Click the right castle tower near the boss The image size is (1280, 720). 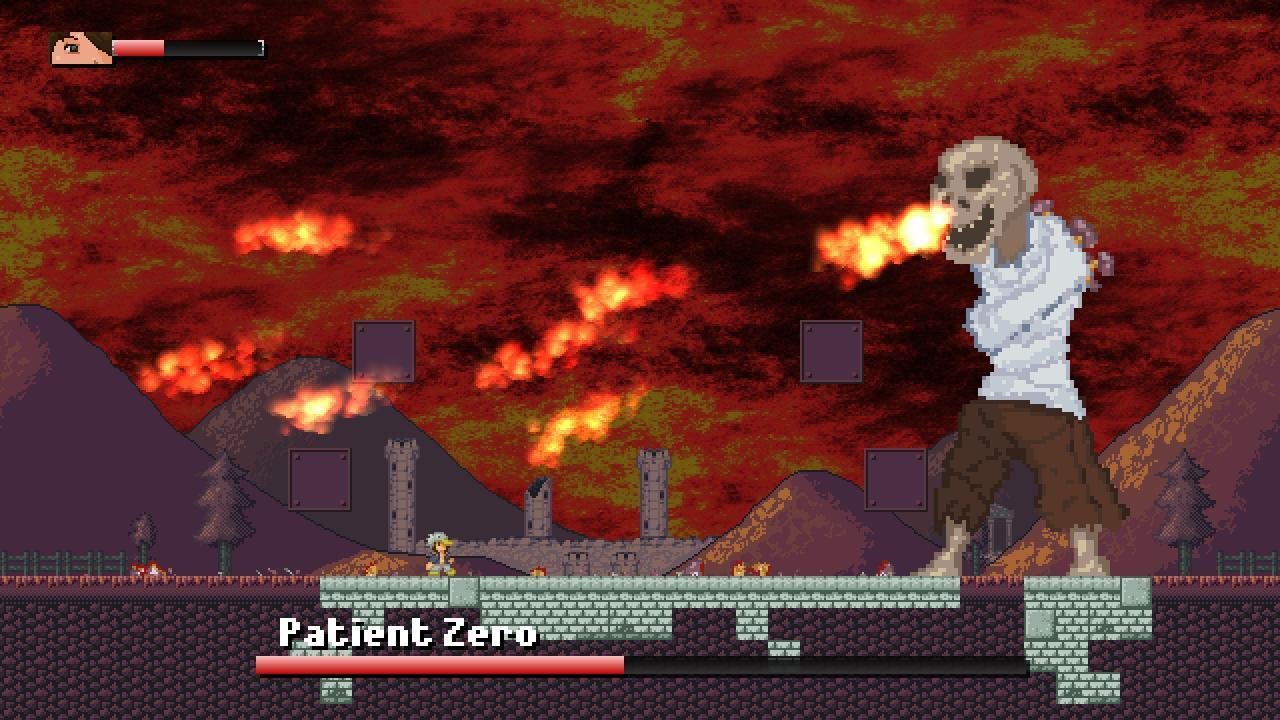point(652,495)
